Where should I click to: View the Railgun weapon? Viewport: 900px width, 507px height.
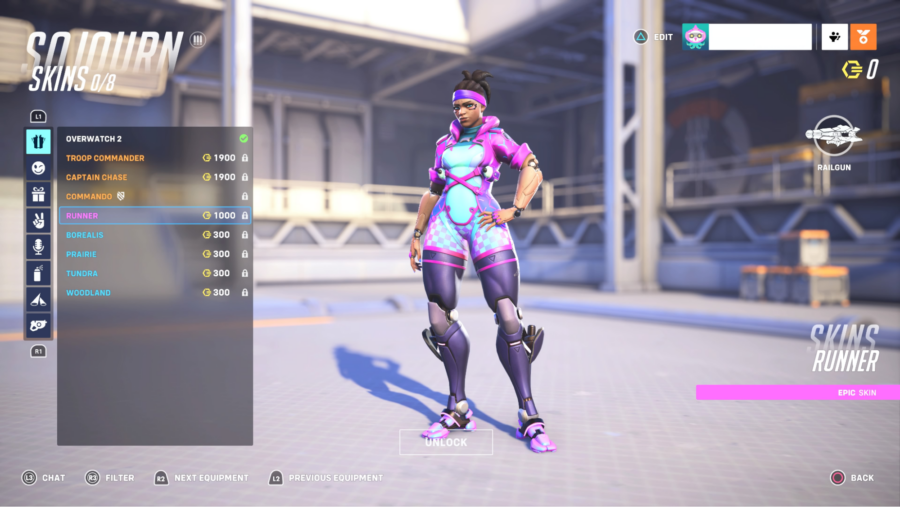pyautogui.click(x=832, y=136)
